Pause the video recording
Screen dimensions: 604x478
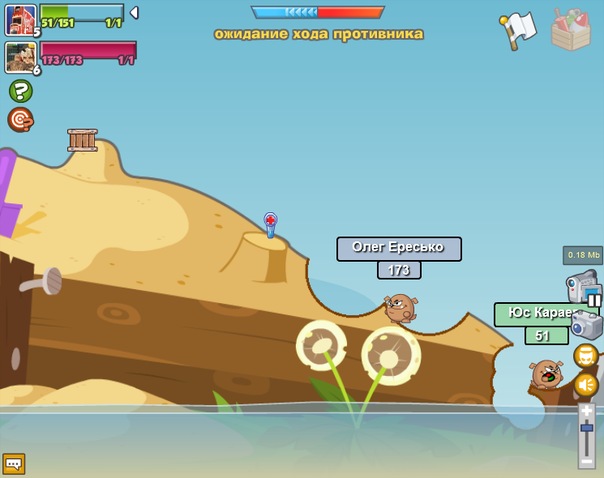pyautogui.click(x=594, y=299)
